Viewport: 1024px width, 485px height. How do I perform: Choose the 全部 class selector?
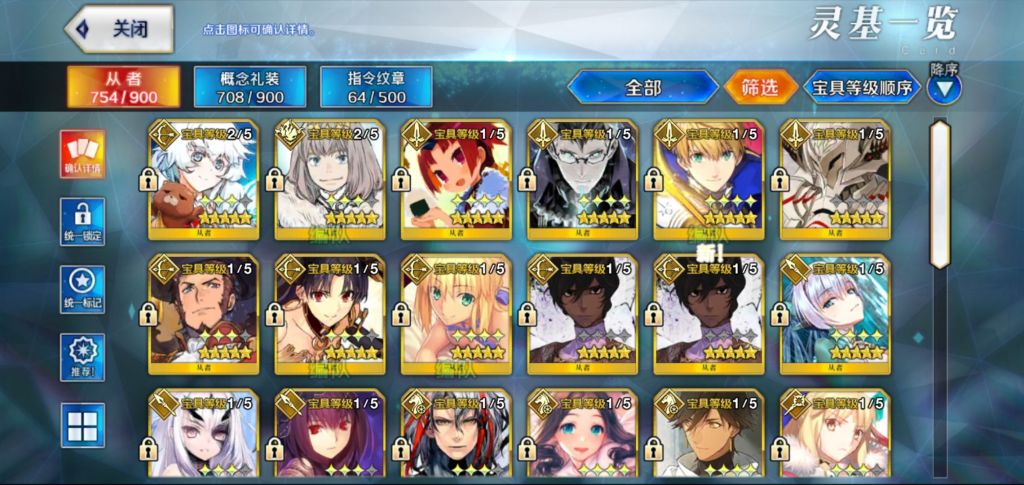tap(643, 87)
